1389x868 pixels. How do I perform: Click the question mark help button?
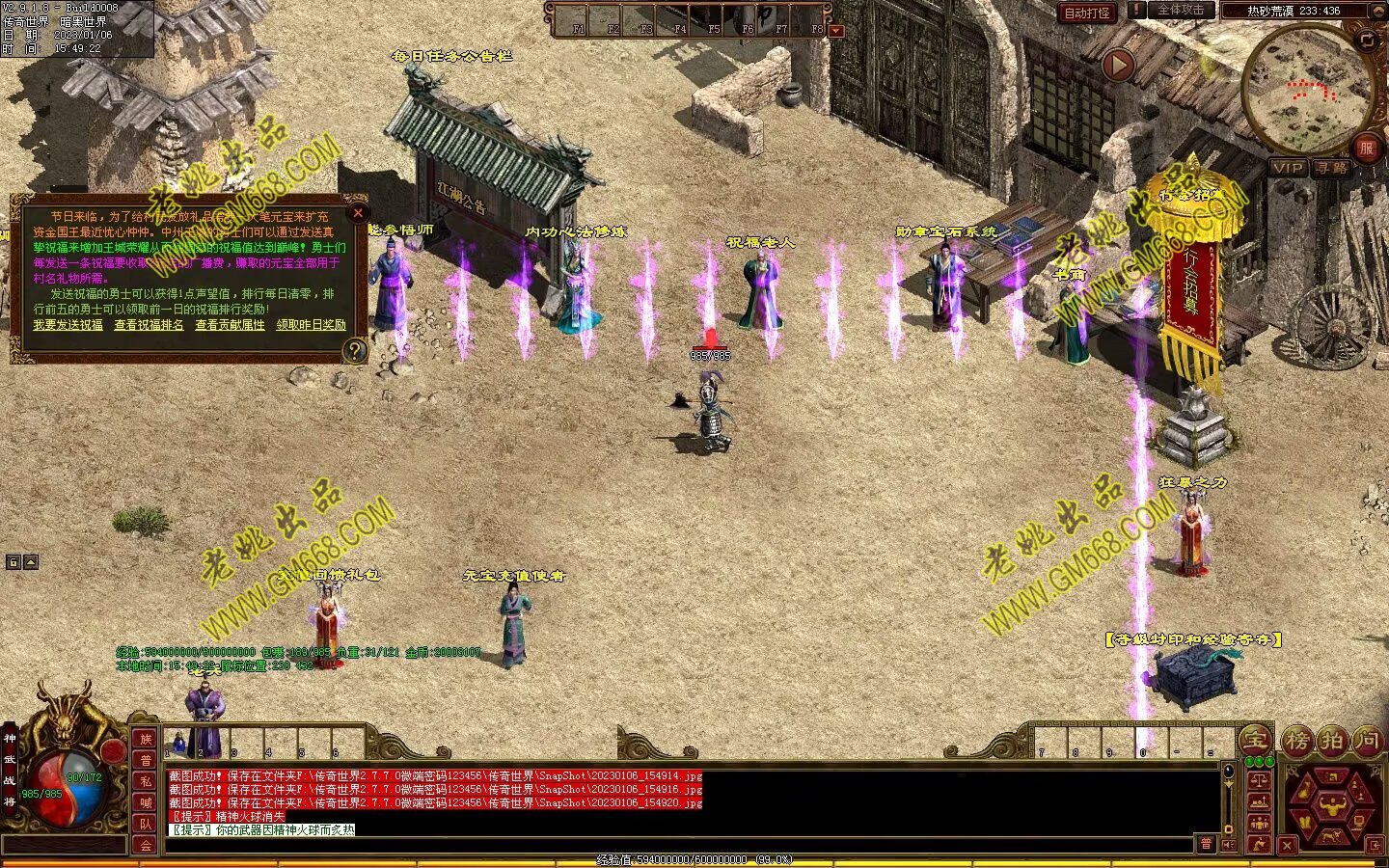(x=355, y=351)
